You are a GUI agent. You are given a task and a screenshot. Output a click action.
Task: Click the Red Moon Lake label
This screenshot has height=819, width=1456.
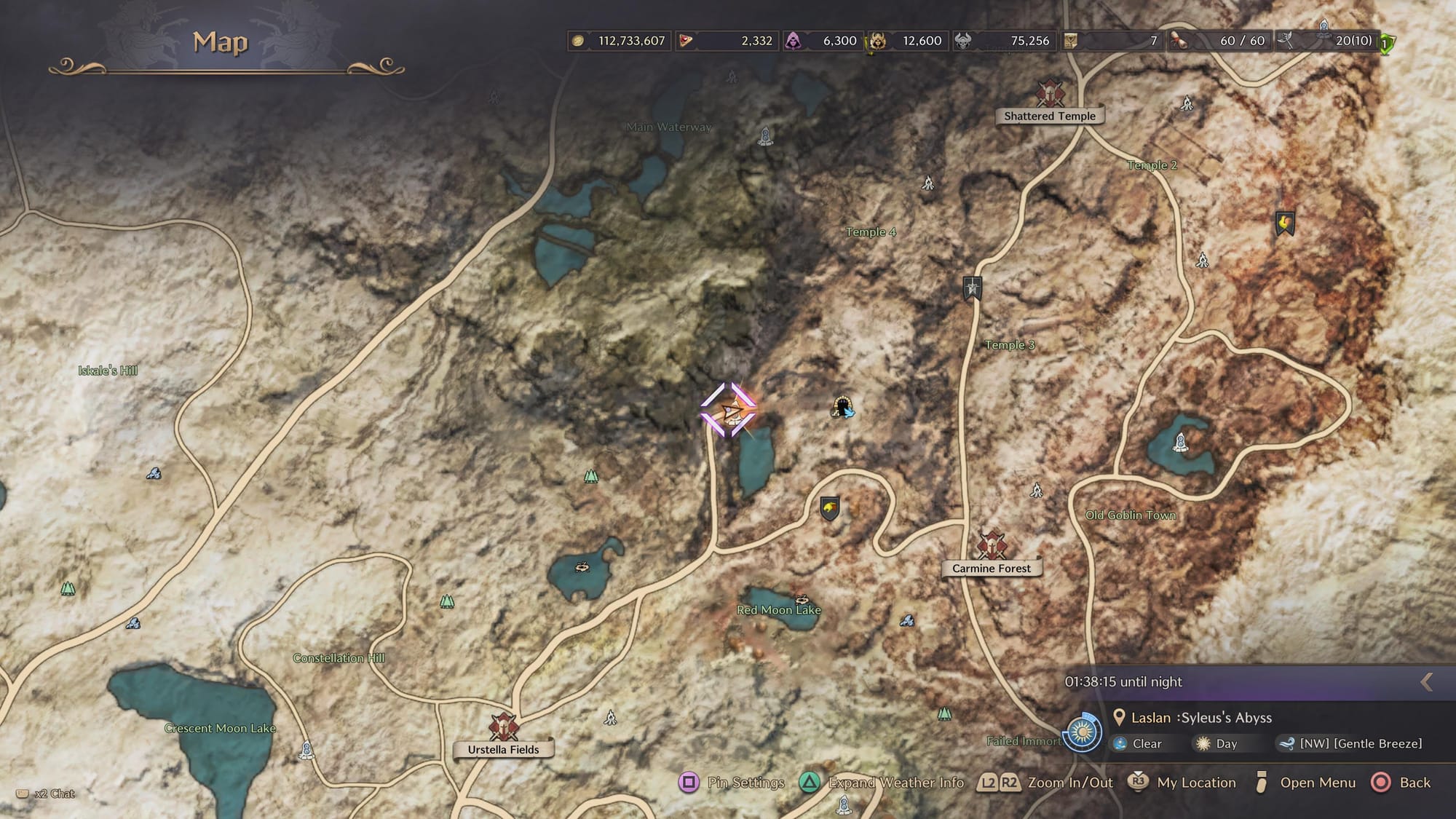[x=778, y=610]
